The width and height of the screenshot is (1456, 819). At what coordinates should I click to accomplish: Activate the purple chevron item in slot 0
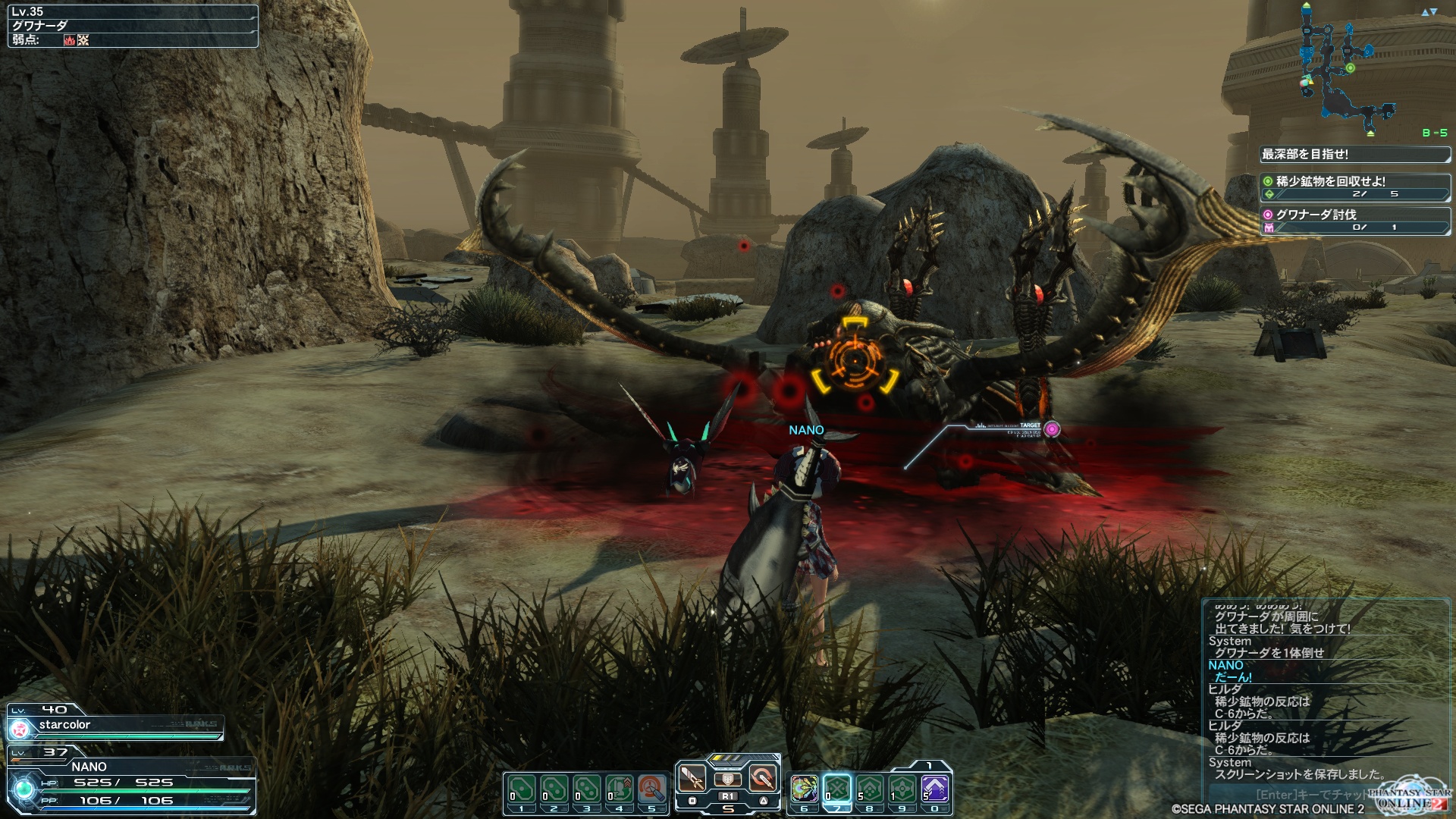point(935,790)
